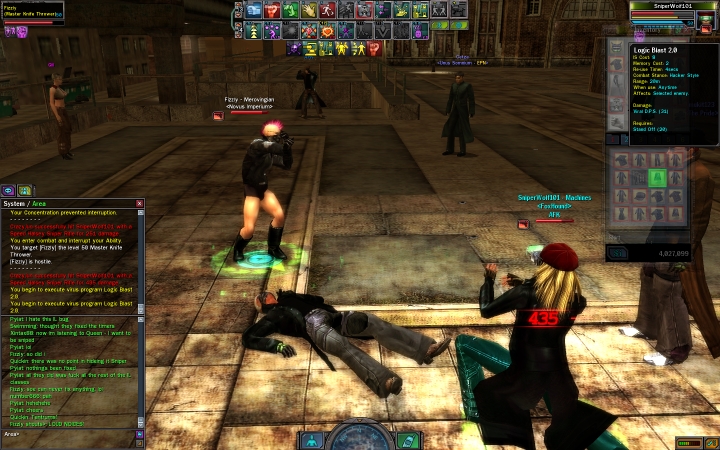This screenshot has height=450, width=720.
Task: Use the red running figure ability
Action: 327,10
